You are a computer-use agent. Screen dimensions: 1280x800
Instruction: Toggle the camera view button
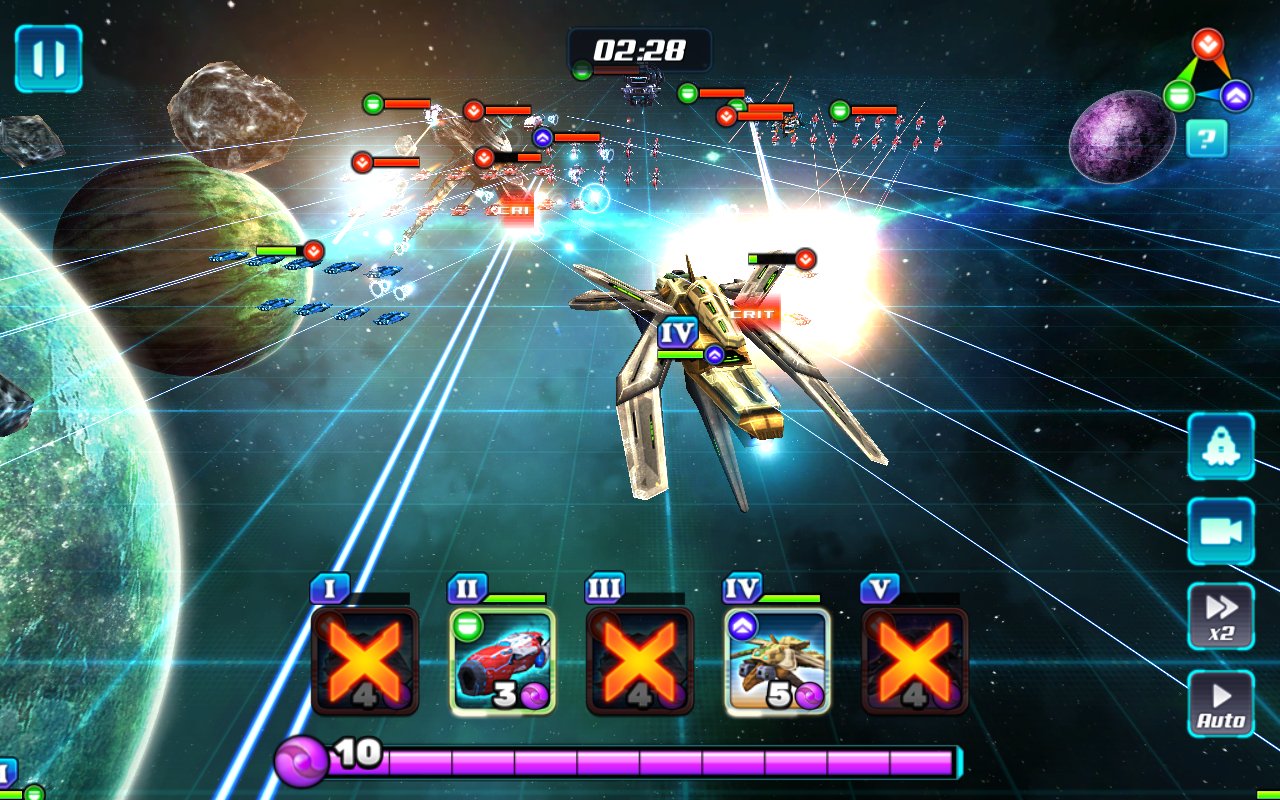1220,531
